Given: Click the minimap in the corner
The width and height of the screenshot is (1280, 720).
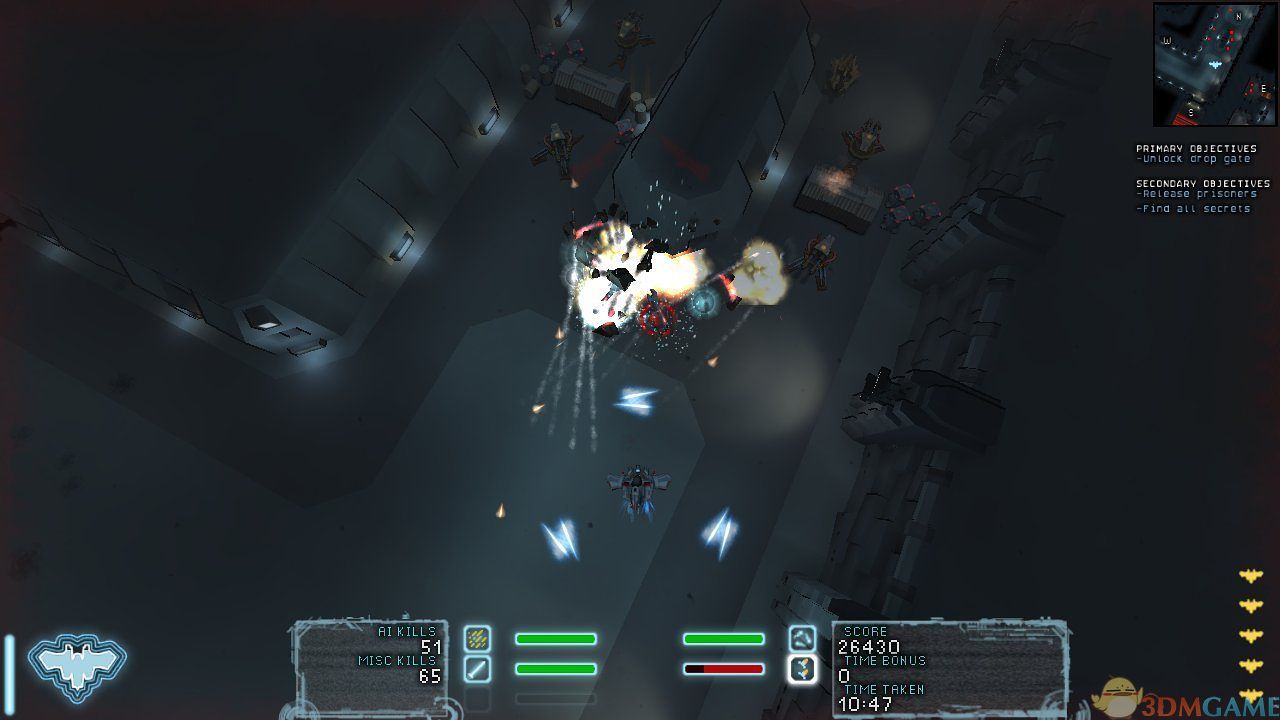Looking at the screenshot, I should (x=1214, y=64).
